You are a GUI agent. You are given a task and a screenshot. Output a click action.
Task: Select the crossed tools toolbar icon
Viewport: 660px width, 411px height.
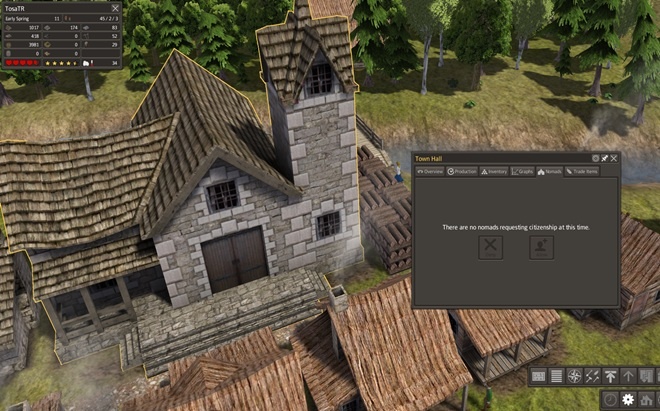coord(592,376)
